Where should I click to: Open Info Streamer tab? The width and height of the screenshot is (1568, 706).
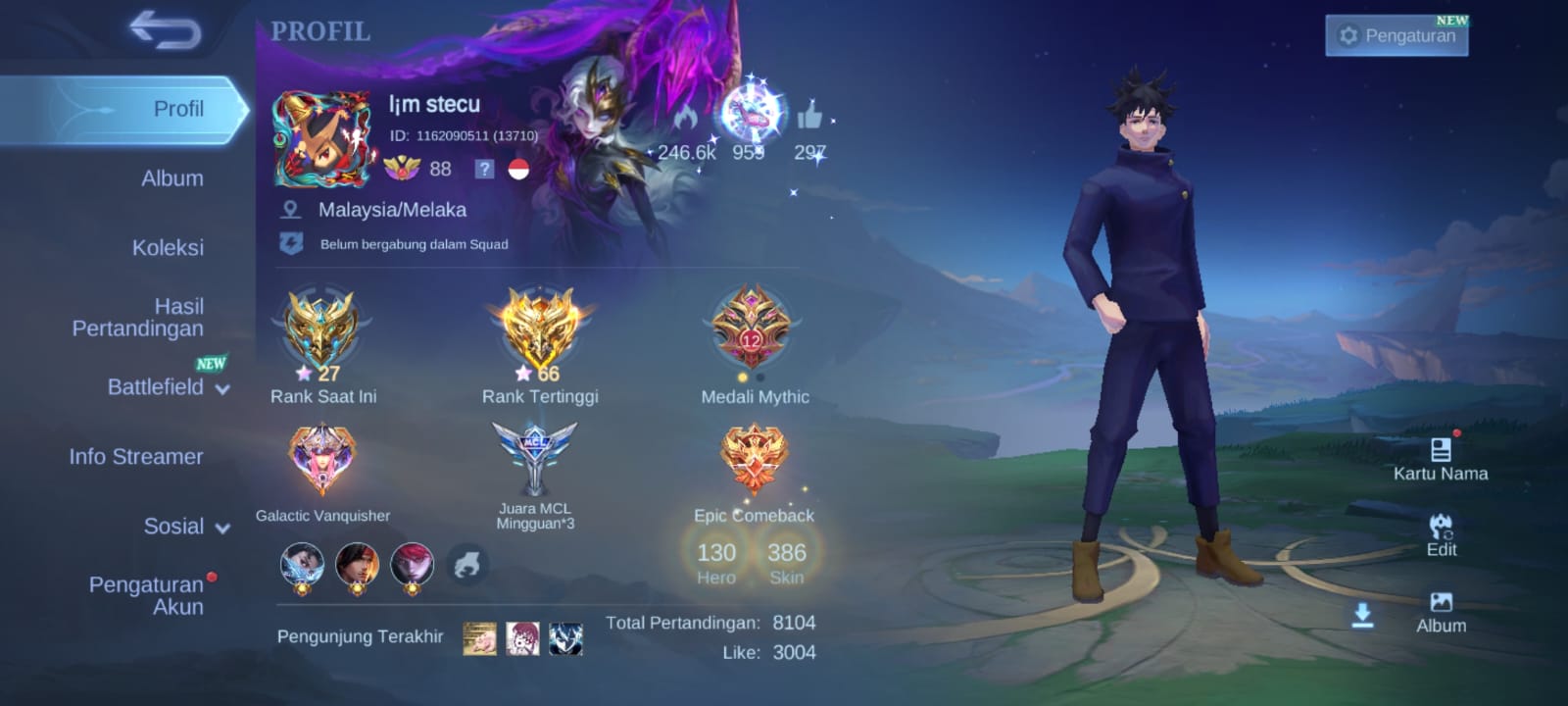(x=136, y=456)
